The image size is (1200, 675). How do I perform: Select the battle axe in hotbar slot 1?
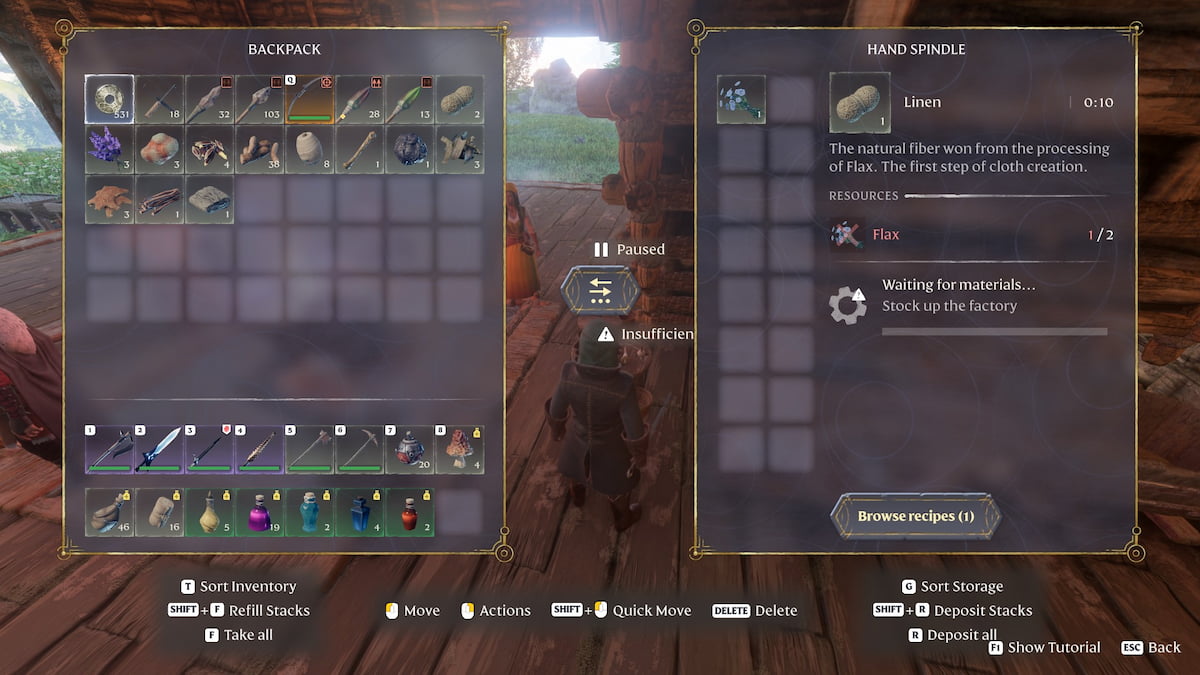[109, 449]
